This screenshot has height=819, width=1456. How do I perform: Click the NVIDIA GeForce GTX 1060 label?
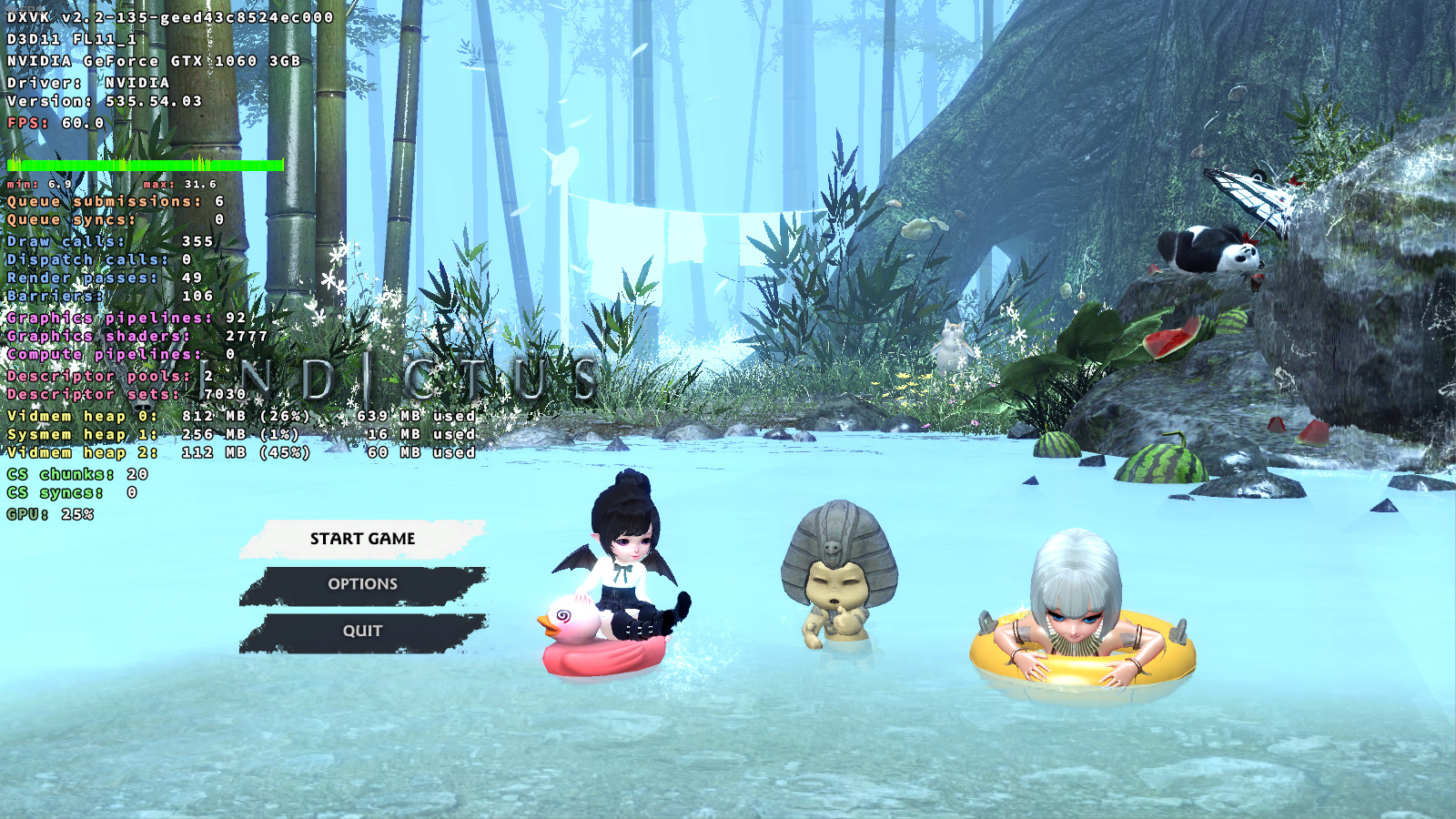[x=155, y=64]
